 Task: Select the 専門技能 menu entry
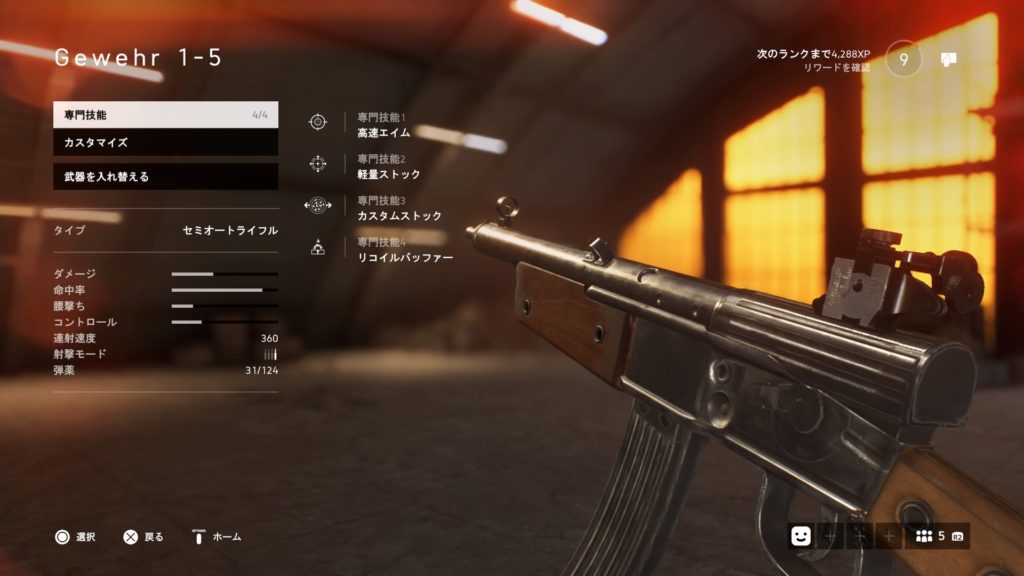(x=165, y=115)
